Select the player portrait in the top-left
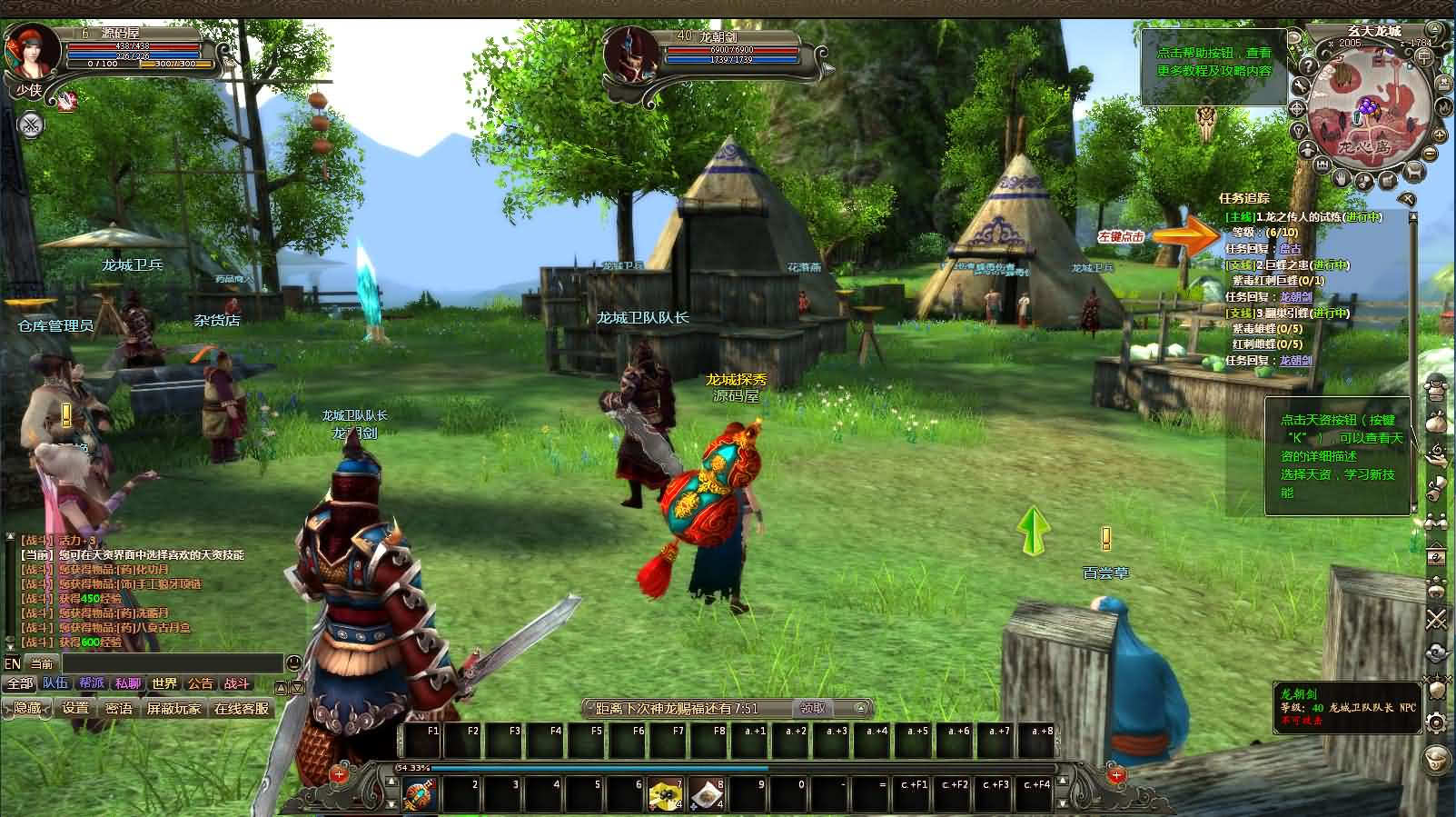The height and width of the screenshot is (817, 1456). pyautogui.click(x=33, y=51)
